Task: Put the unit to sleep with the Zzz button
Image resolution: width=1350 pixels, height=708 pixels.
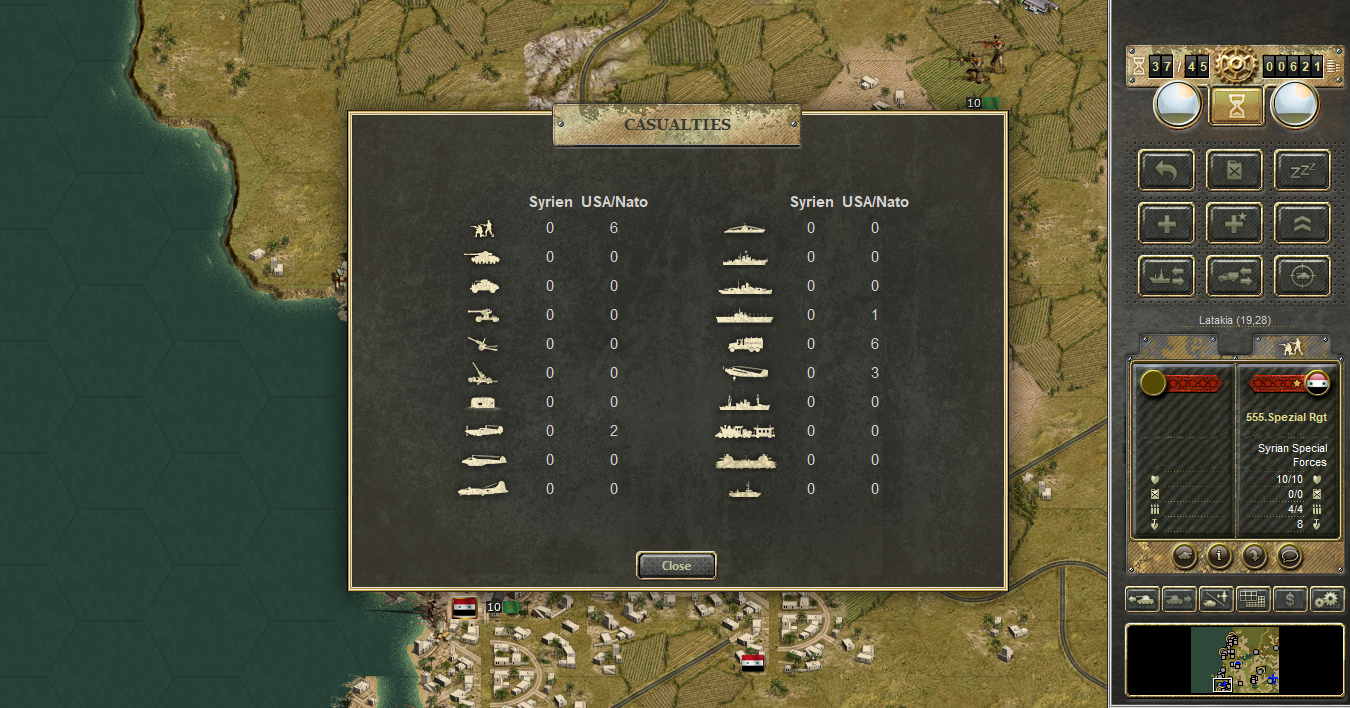Action: coord(1302,170)
